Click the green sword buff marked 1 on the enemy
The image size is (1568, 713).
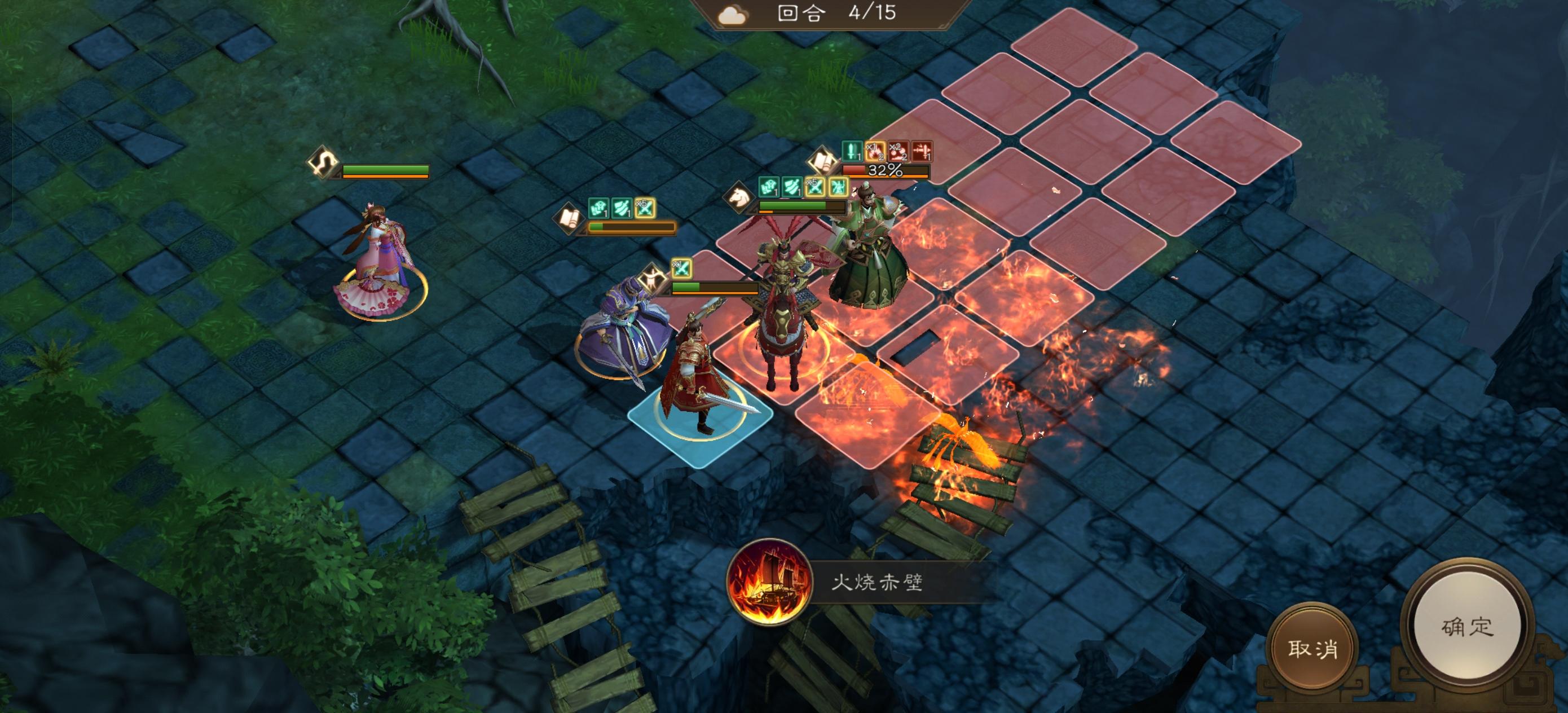(852, 152)
